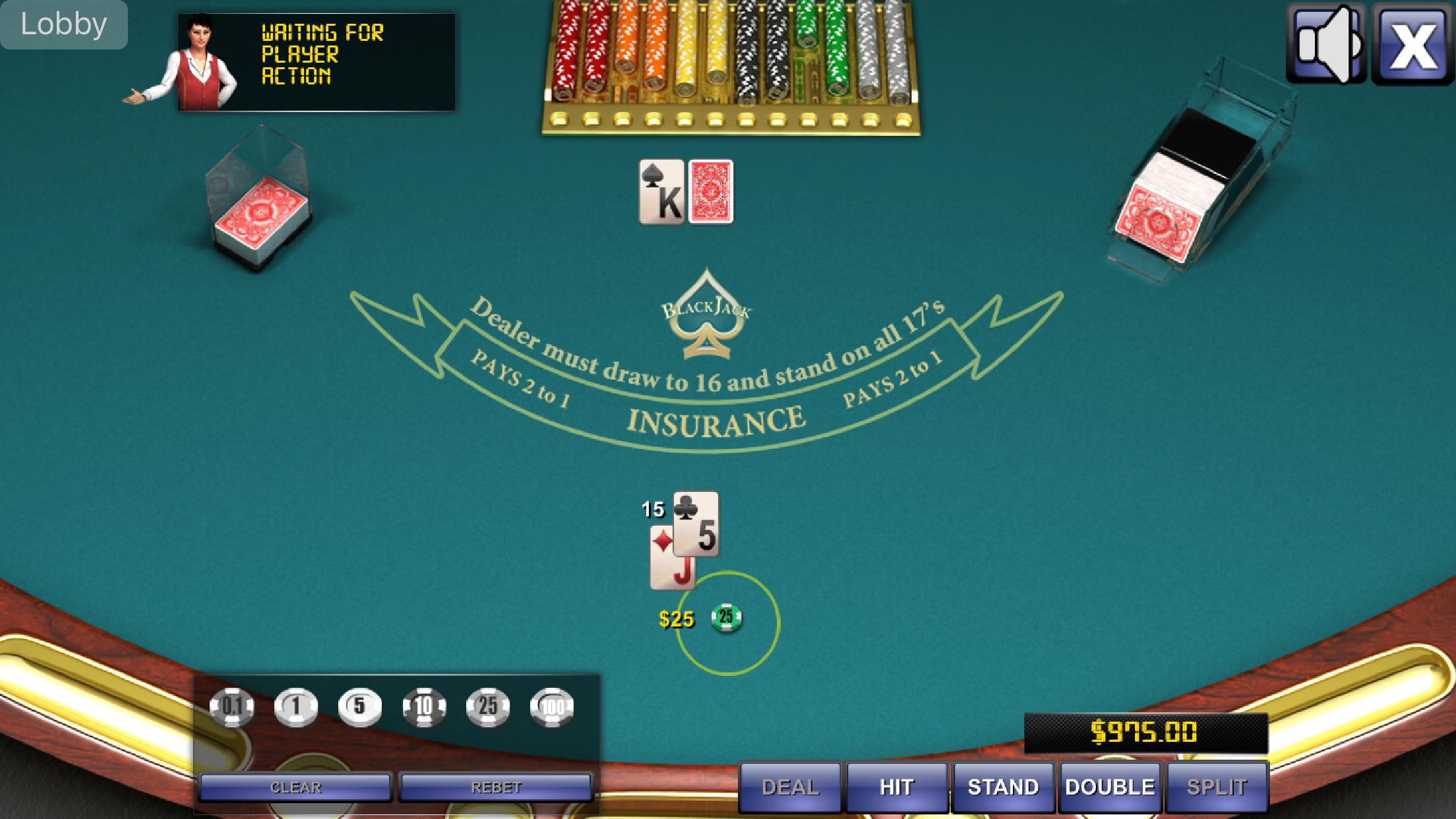Click the Deal button
This screenshot has height=819, width=1456.
[790, 787]
